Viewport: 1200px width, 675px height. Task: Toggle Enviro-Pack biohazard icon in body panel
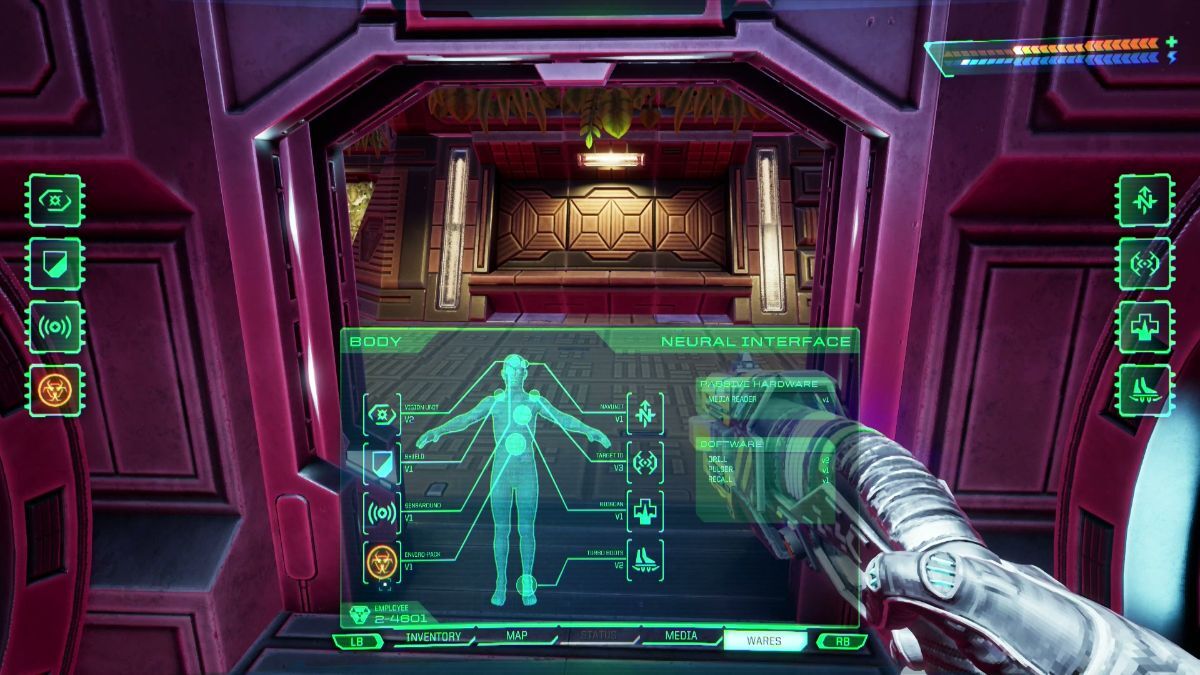[x=382, y=562]
